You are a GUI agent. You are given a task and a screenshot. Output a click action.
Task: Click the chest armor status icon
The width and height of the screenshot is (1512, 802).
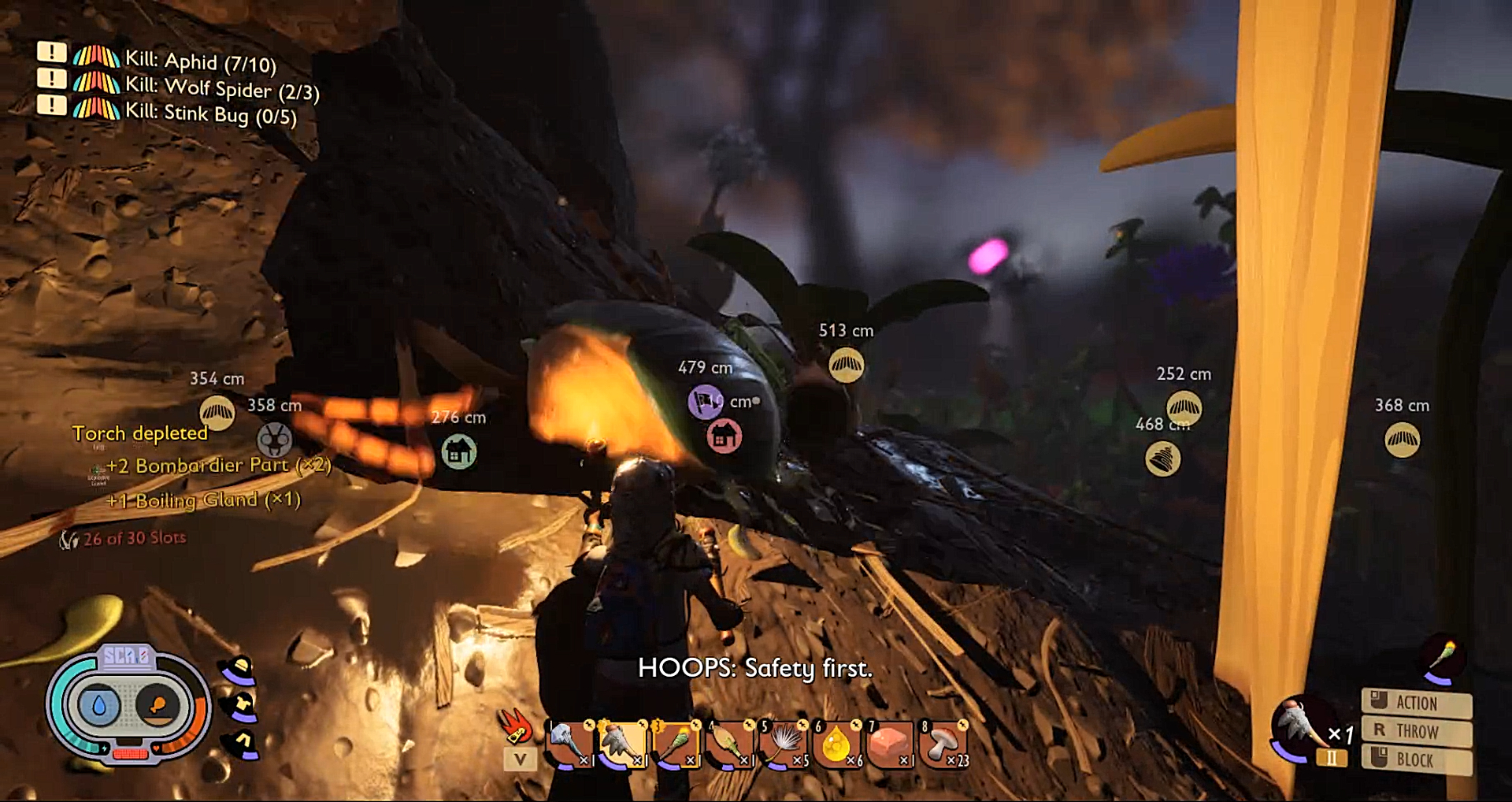[x=241, y=707]
